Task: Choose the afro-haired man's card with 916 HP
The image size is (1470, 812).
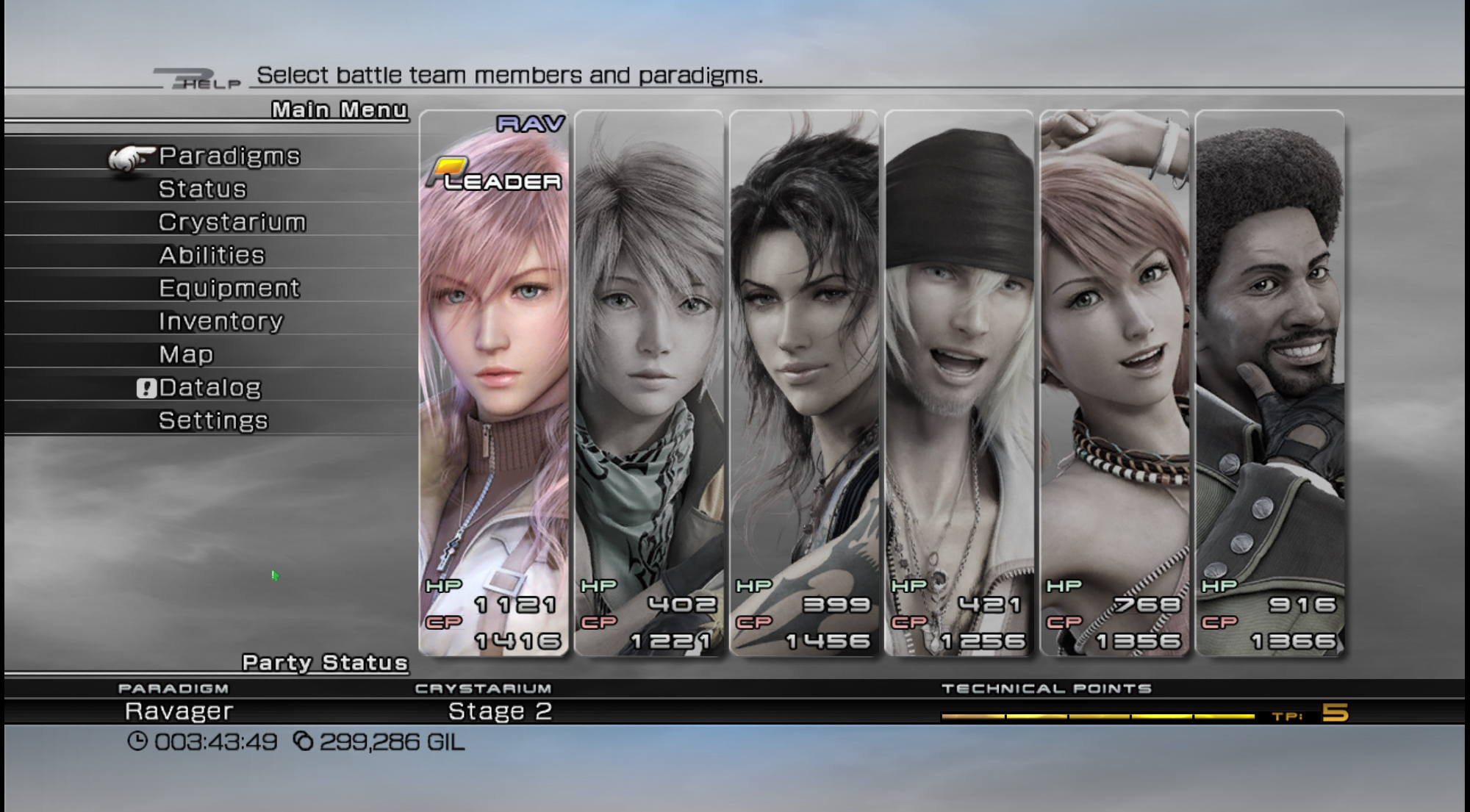Action: [1269, 382]
